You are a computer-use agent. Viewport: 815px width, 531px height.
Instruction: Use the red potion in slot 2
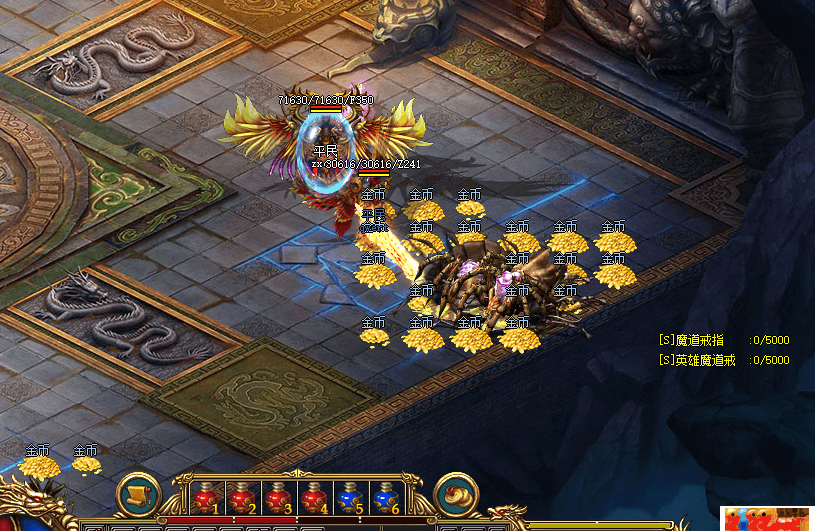(241, 497)
